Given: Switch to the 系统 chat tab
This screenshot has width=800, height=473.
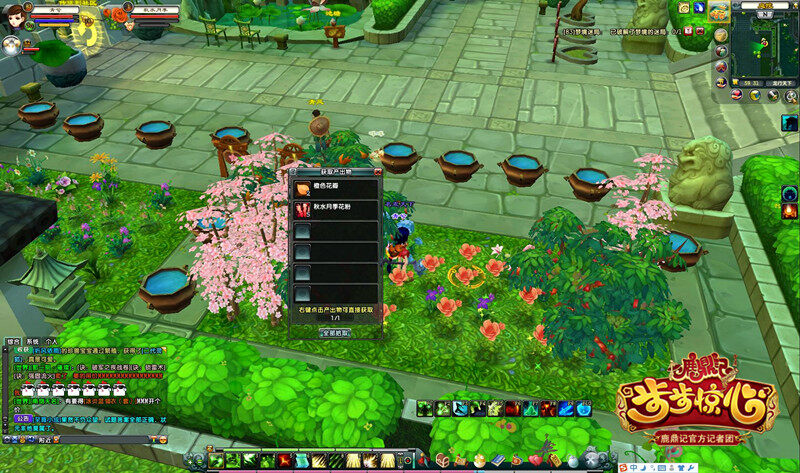Looking at the screenshot, I should coord(32,341).
